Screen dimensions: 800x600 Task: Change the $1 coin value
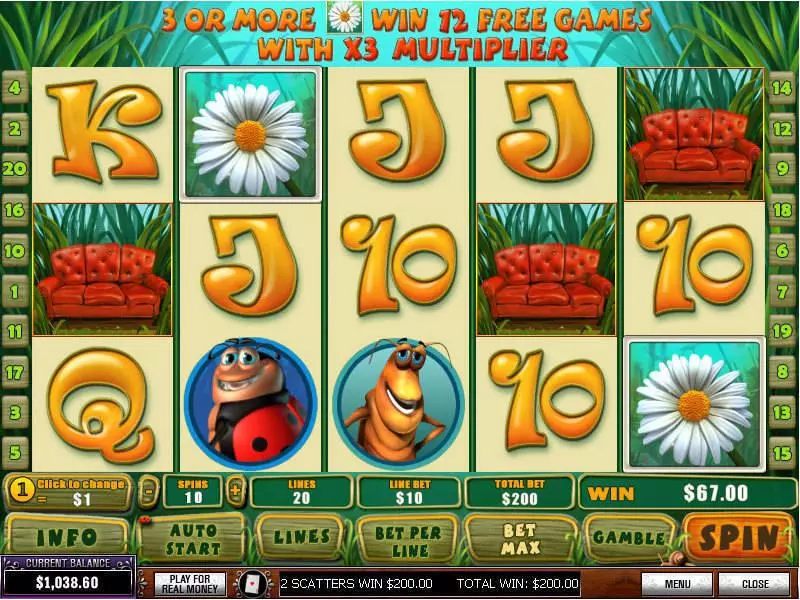(70, 492)
